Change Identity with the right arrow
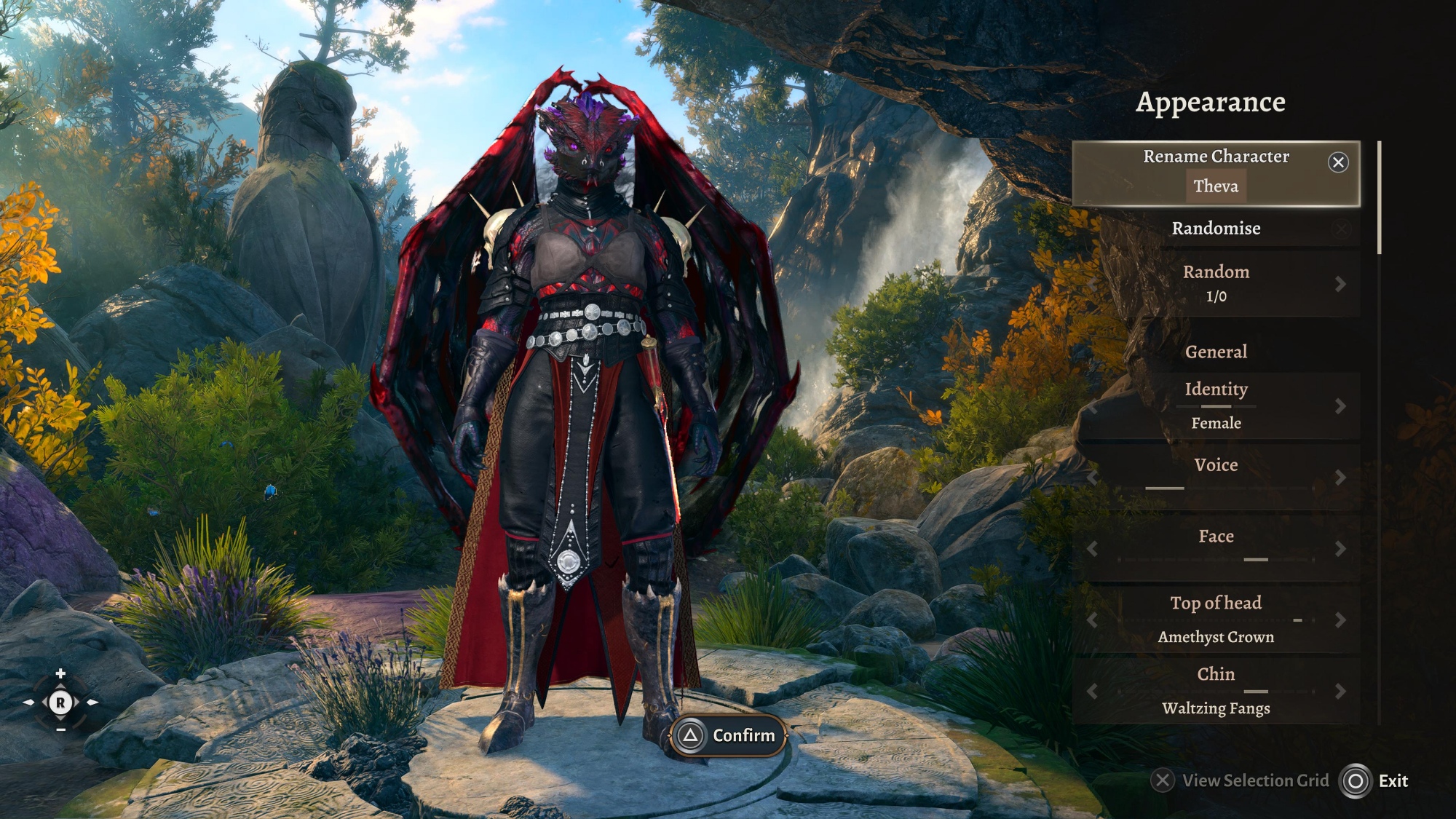The width and height of the screenshot is (1456, 819). point(1340,406)
